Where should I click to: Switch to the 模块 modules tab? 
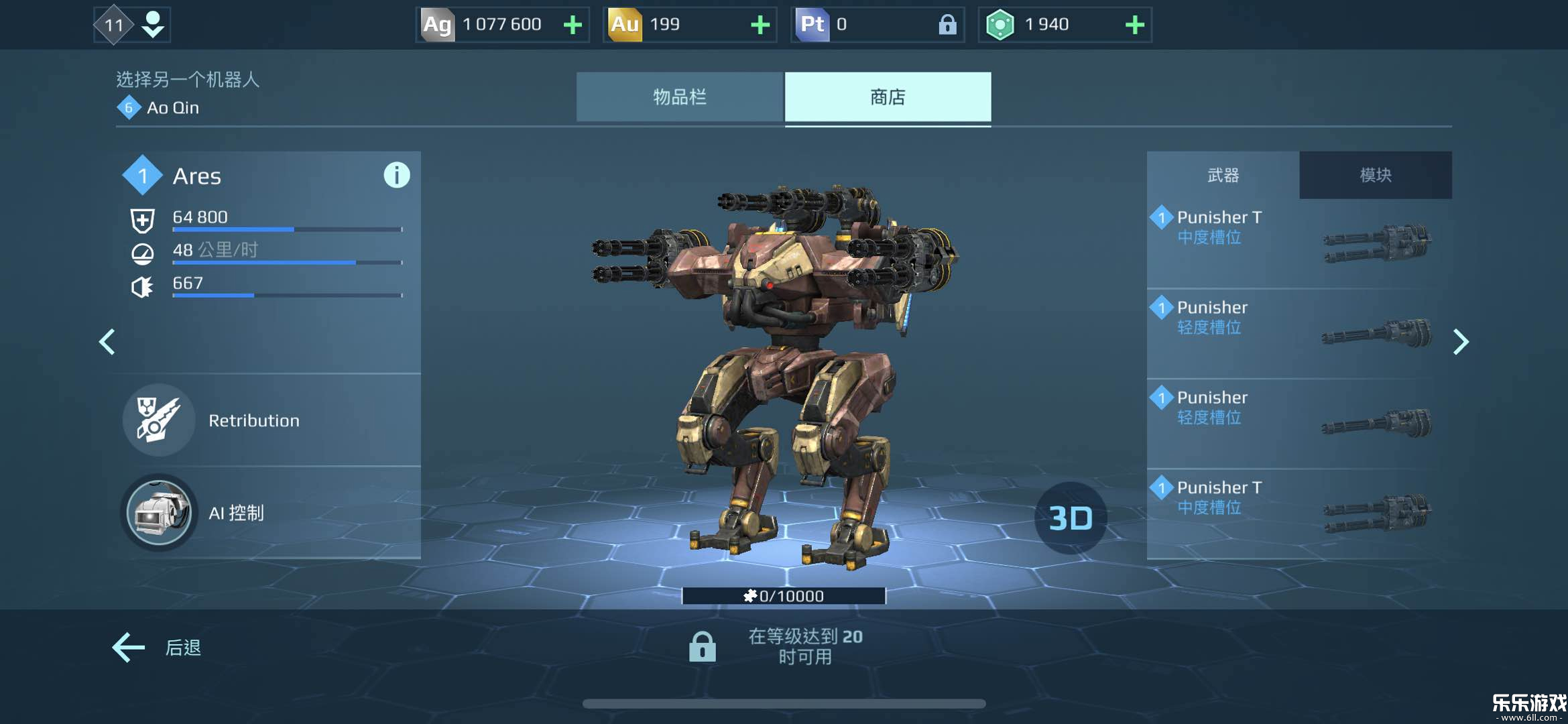pos(1375,175)
